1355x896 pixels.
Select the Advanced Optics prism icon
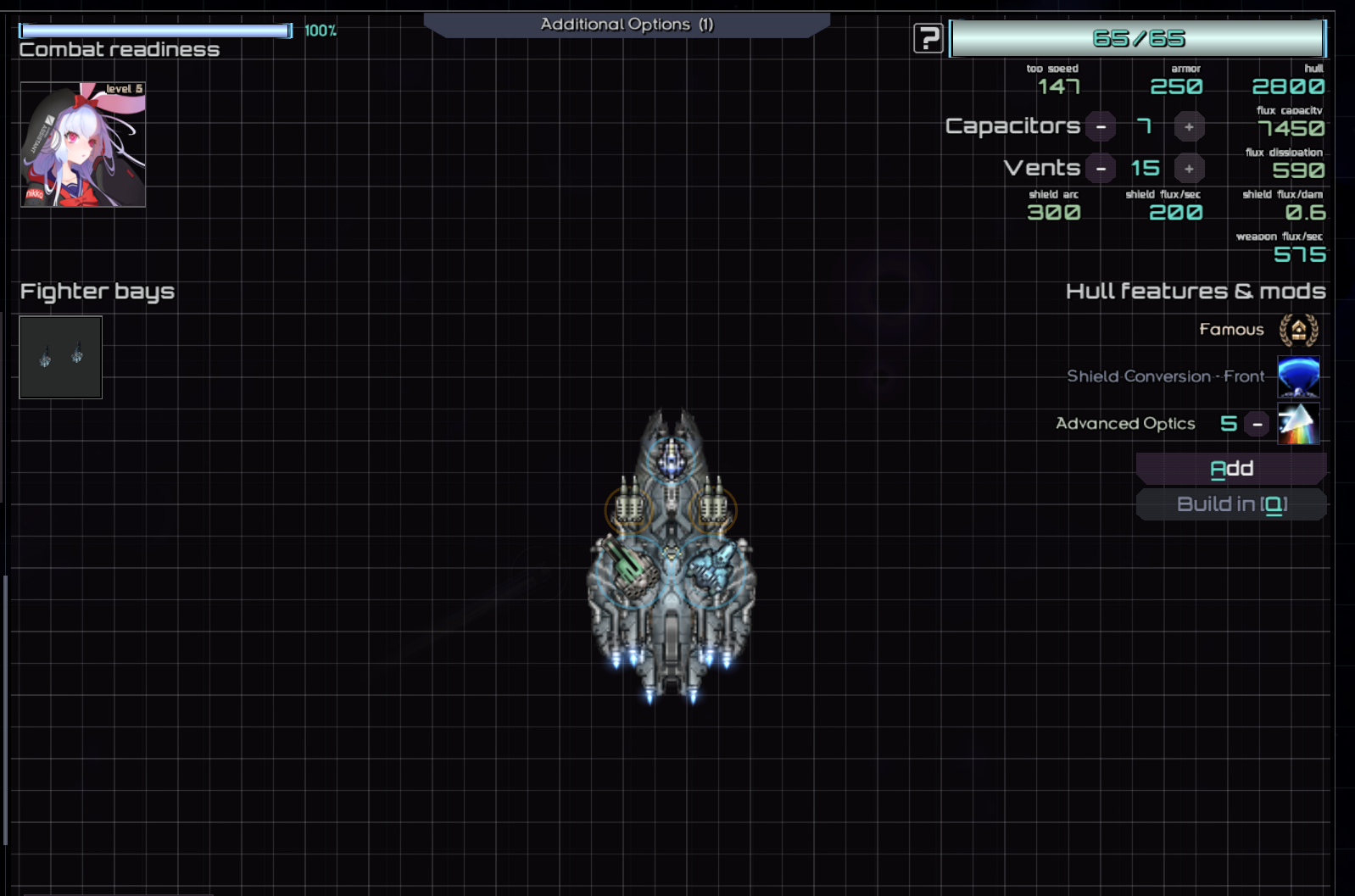(1298, 424)
